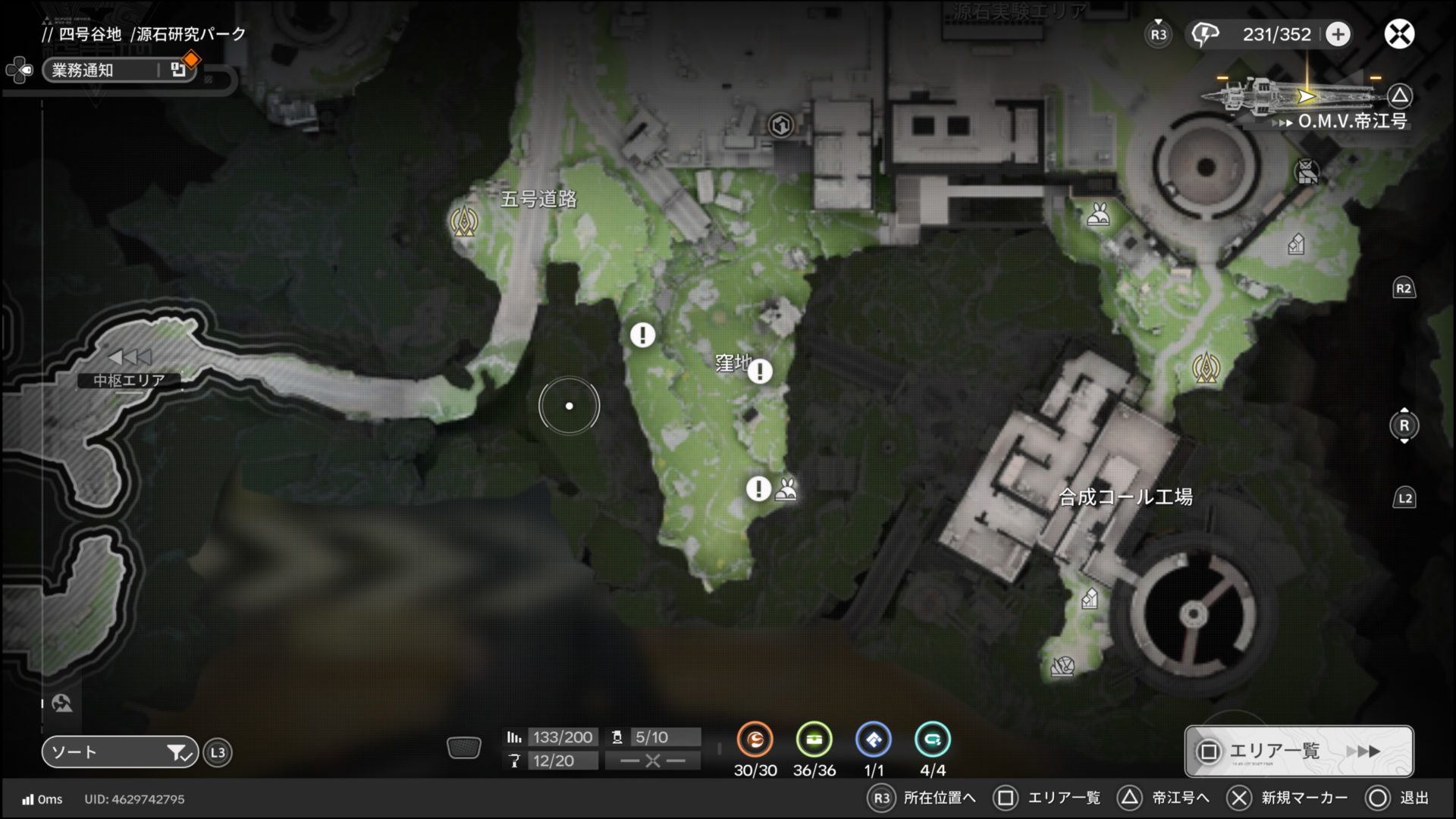Screen dimensions: 1456x819
Task: Select the orange collectible counter showing 30/30
Action: (x=755, y=740)
